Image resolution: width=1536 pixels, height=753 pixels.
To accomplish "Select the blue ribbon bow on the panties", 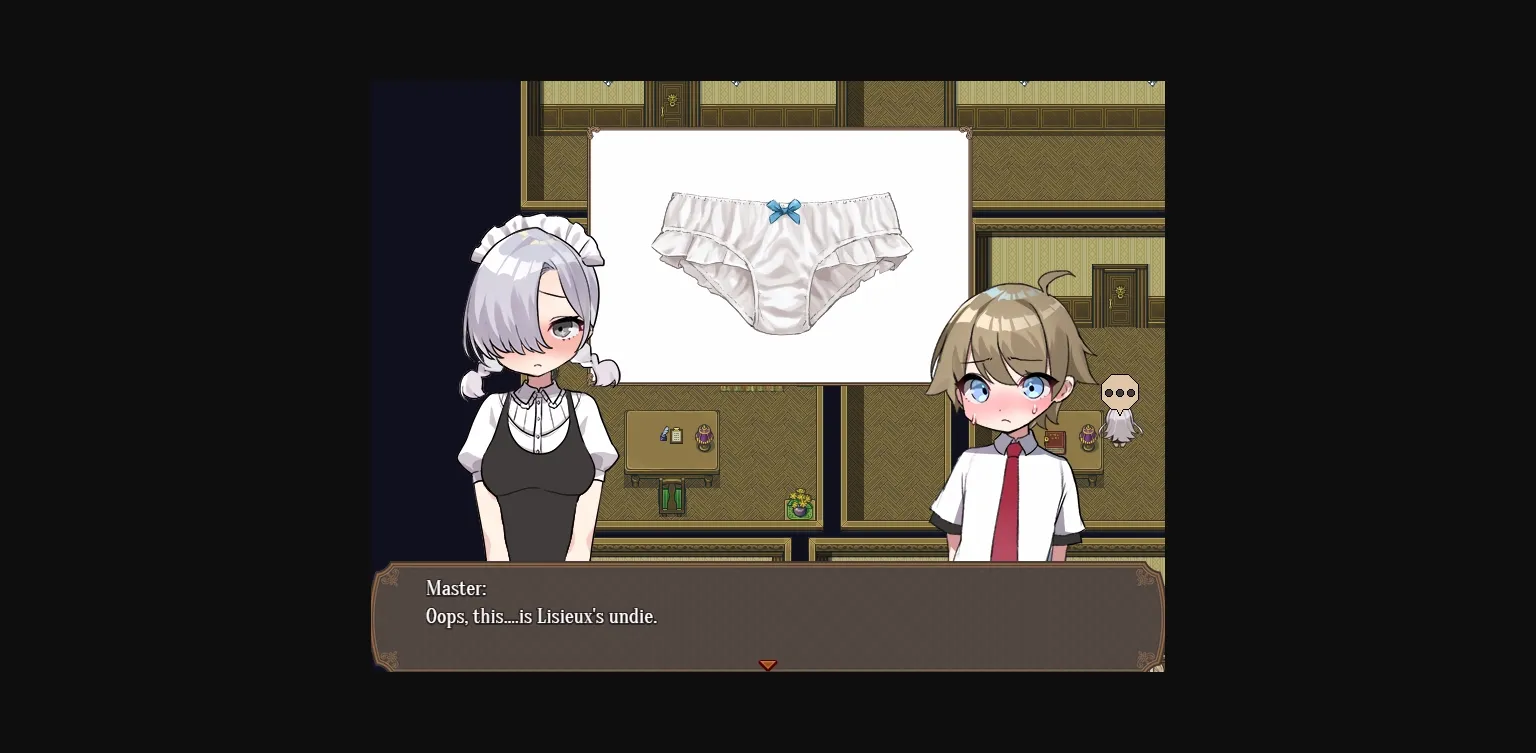I will (x=785, y=208).
